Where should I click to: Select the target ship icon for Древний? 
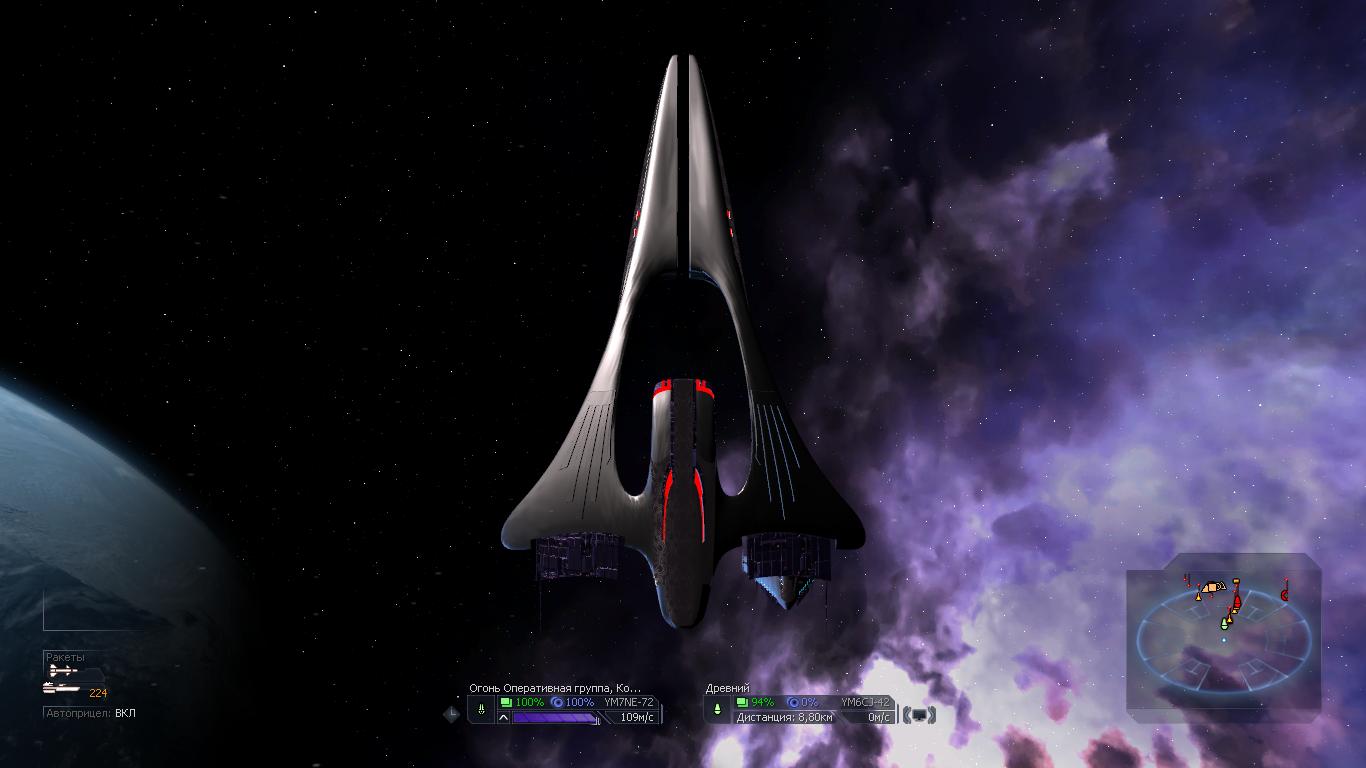717,709
